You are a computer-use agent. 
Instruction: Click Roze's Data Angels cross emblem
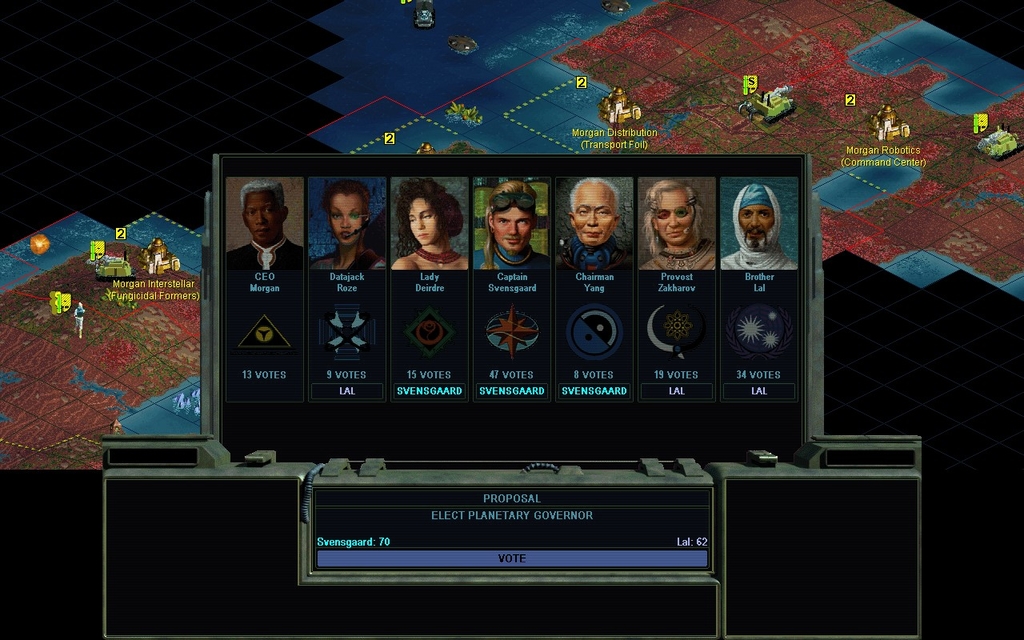click(x=347, y=332)
